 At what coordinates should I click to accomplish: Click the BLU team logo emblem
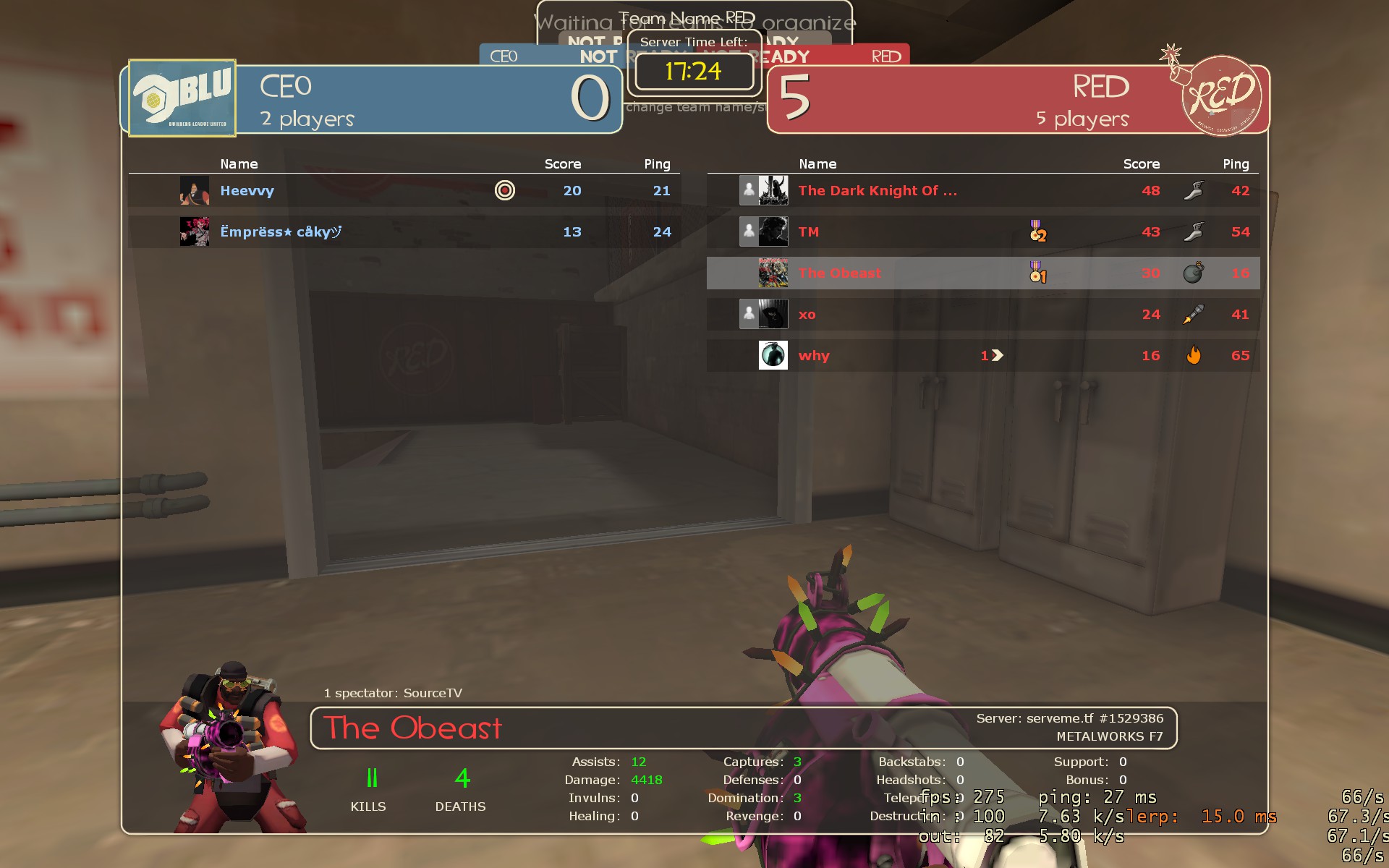coord(182,98)
